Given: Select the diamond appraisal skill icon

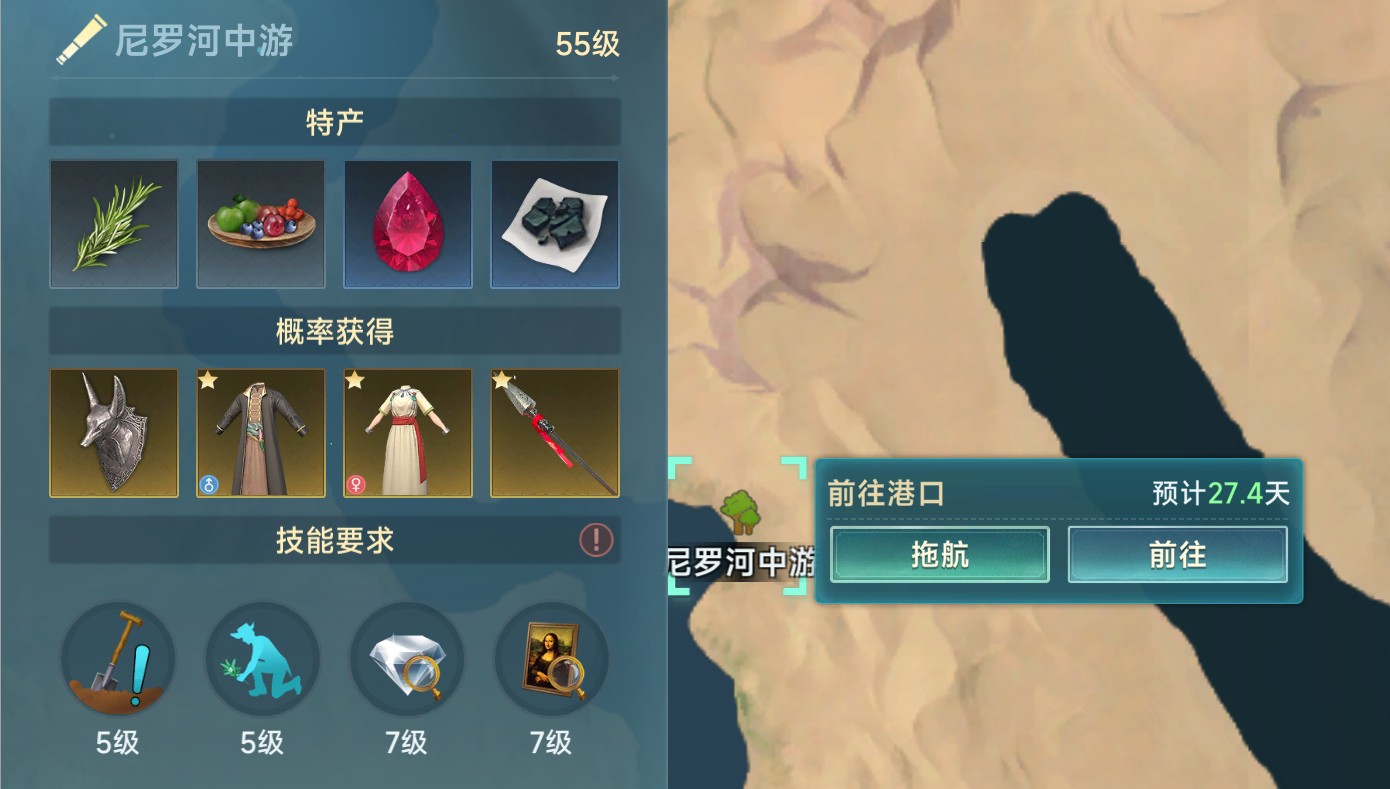Looking at the screenshot, I should [407, 660].
